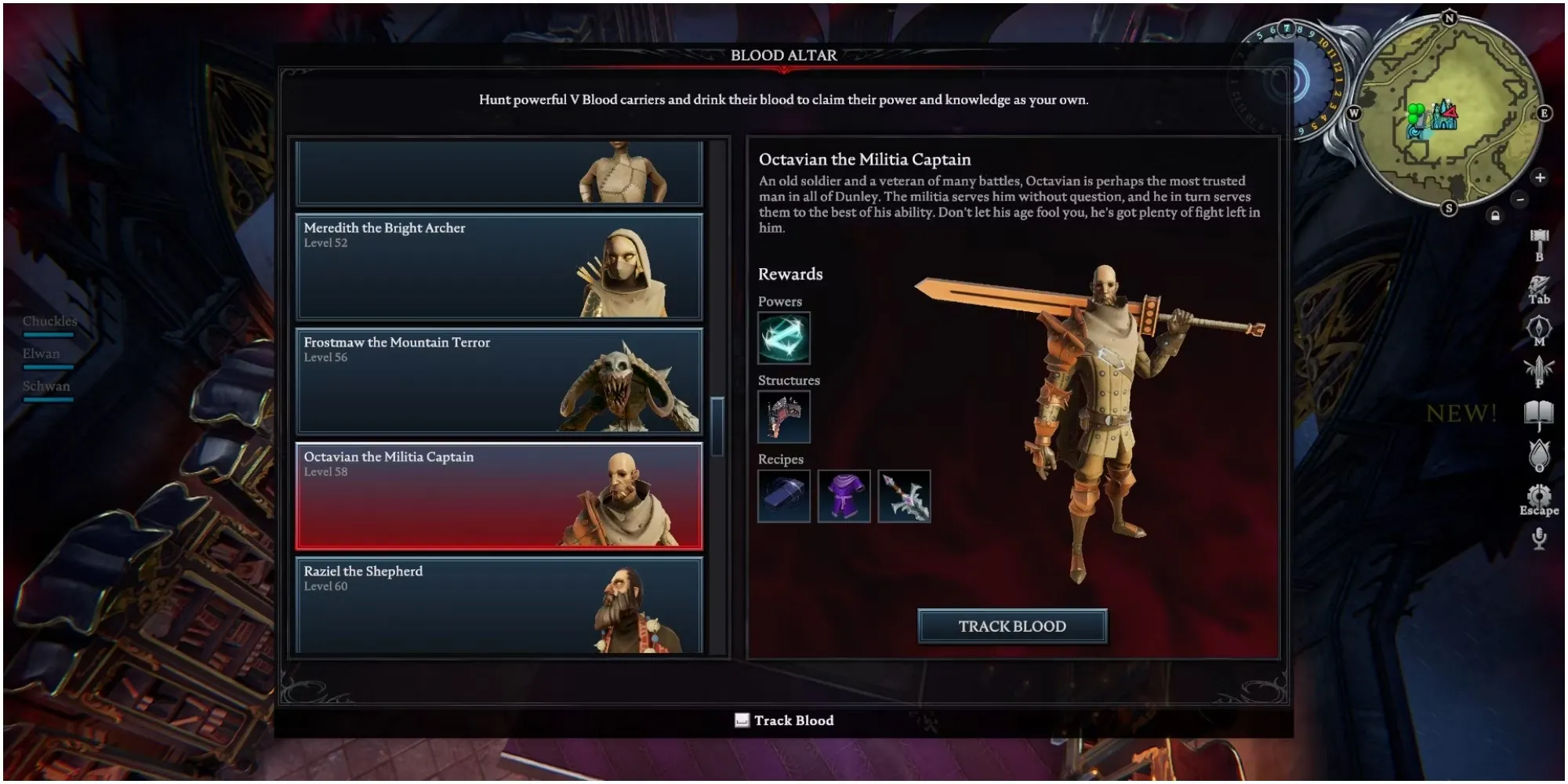The width and height of the screenshot is (1568, 784).
Task: View the structure reward icon
Action: tap(784, 417)
